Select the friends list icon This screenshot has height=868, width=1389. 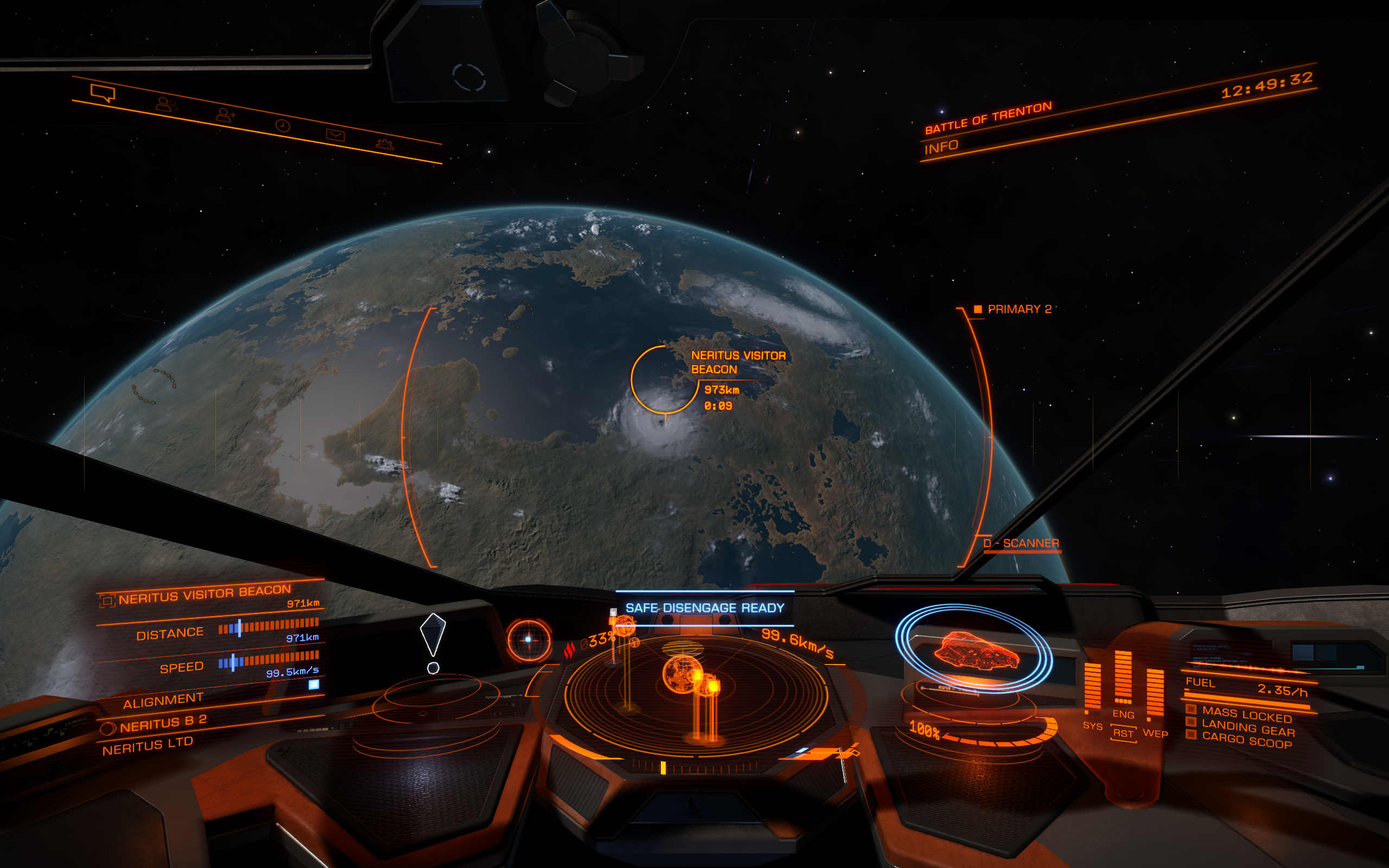coord(163,105)
